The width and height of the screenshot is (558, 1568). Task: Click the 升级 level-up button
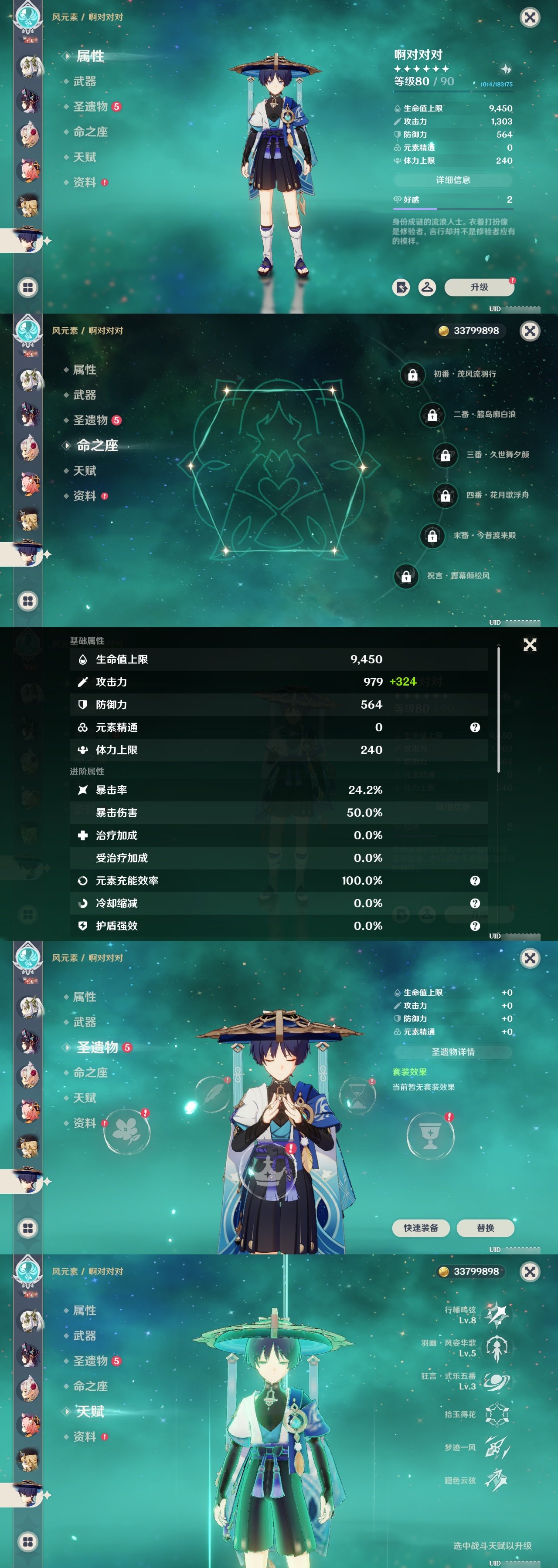pos(479,287)
